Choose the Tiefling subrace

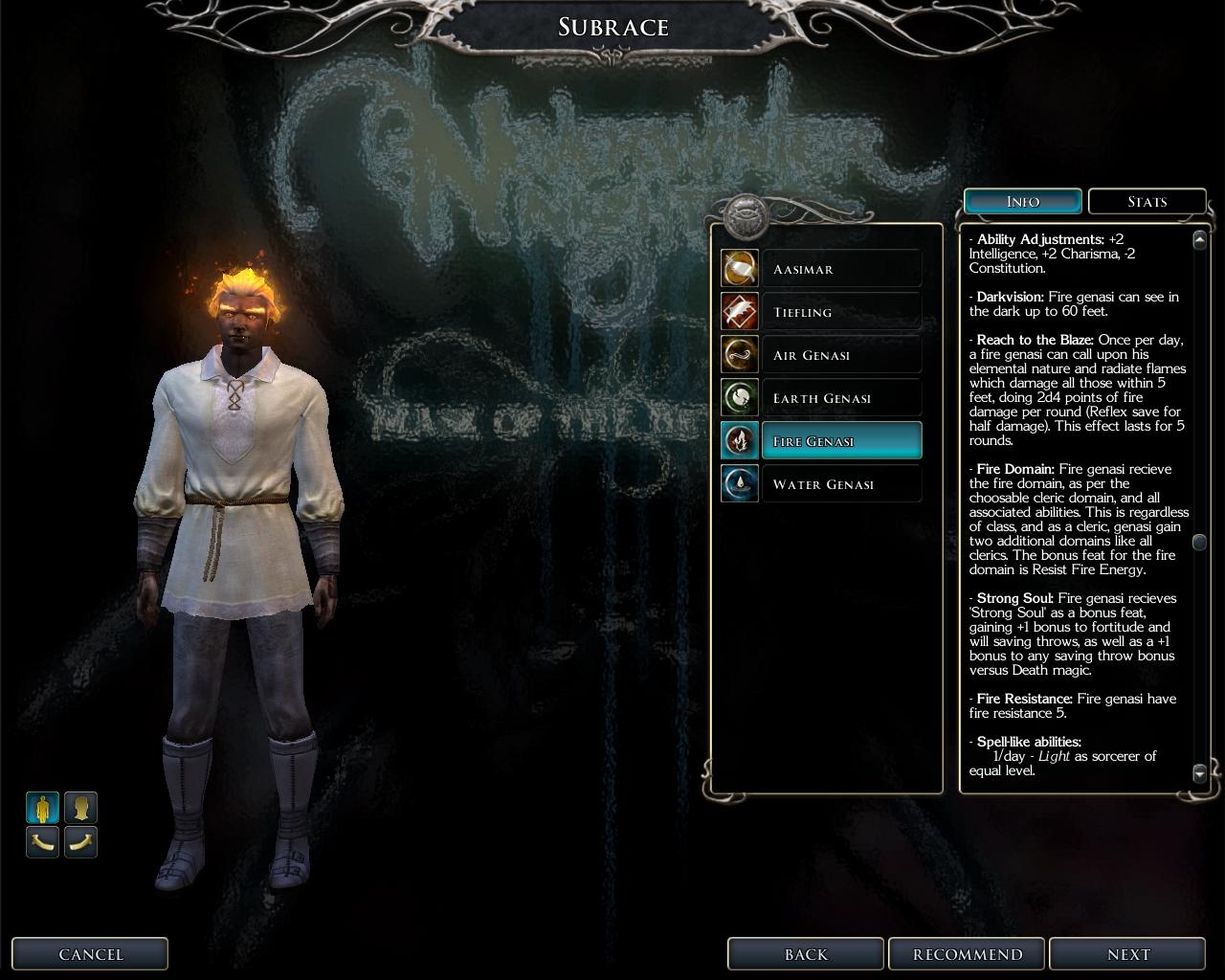[840, 312]
